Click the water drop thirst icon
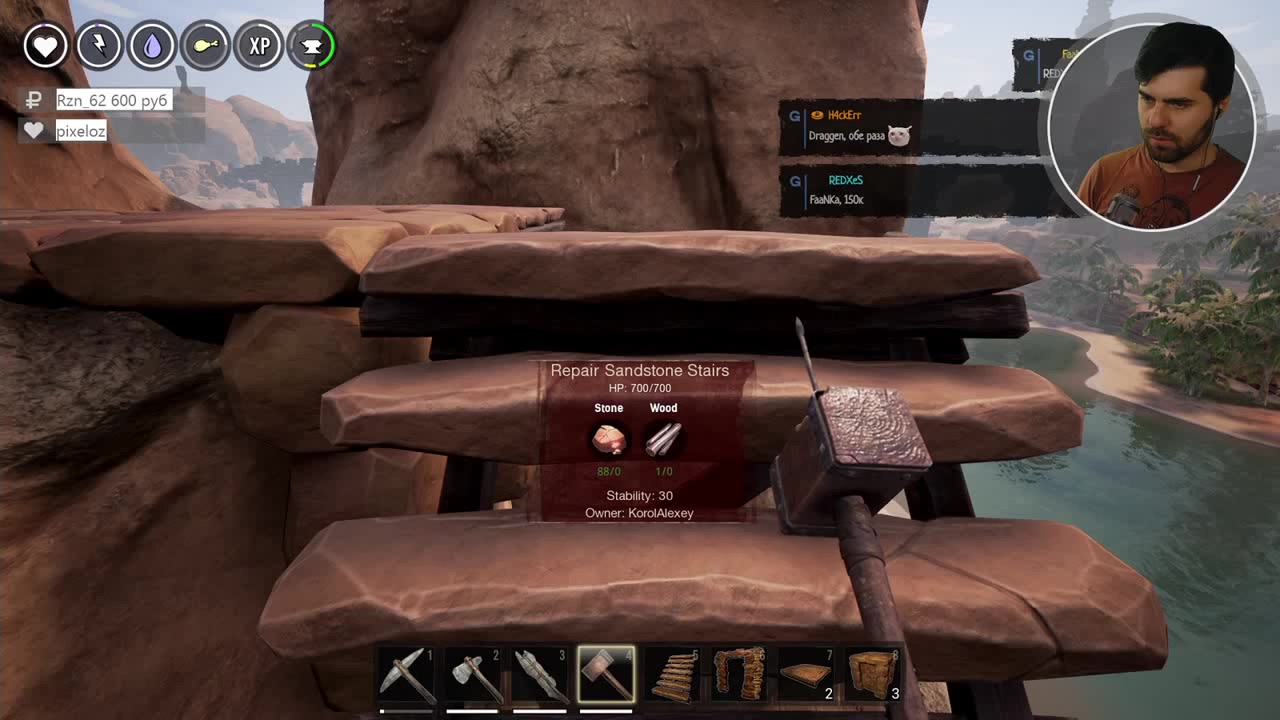The height and width of the screenshot is (720, 1280). tap(152, 46)
